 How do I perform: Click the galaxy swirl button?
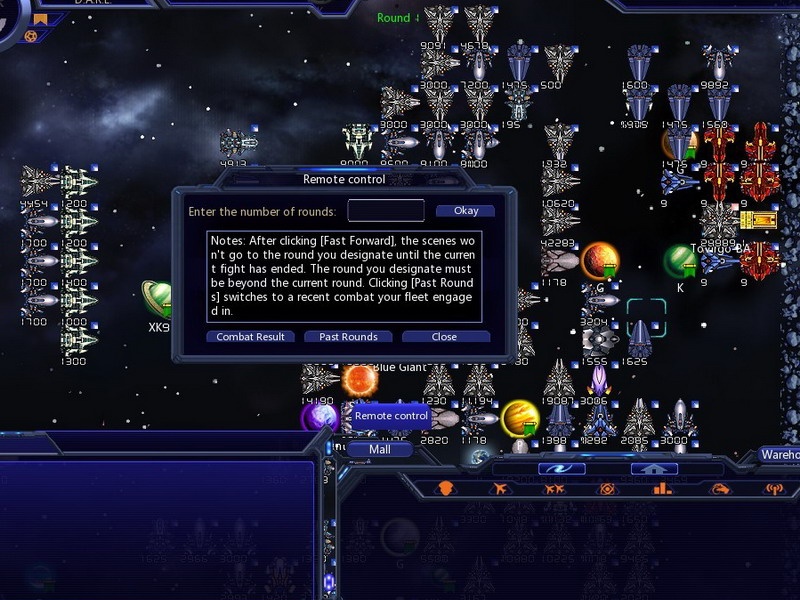coord(561,468)
